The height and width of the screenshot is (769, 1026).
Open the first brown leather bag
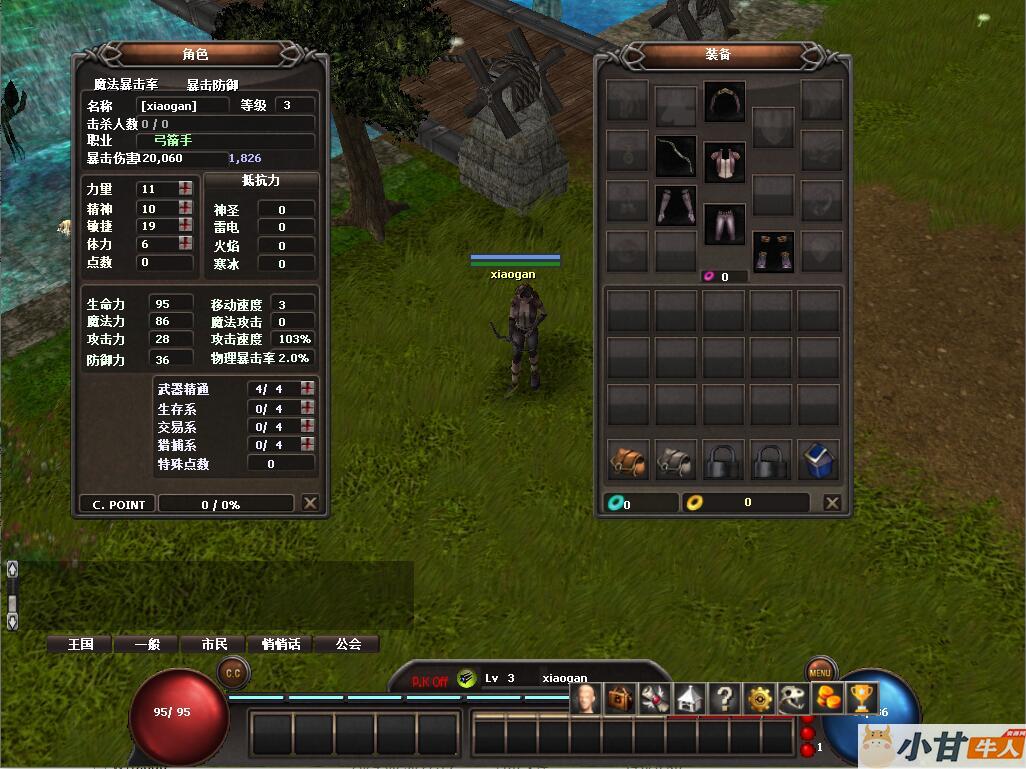click(x=628, y=460)
